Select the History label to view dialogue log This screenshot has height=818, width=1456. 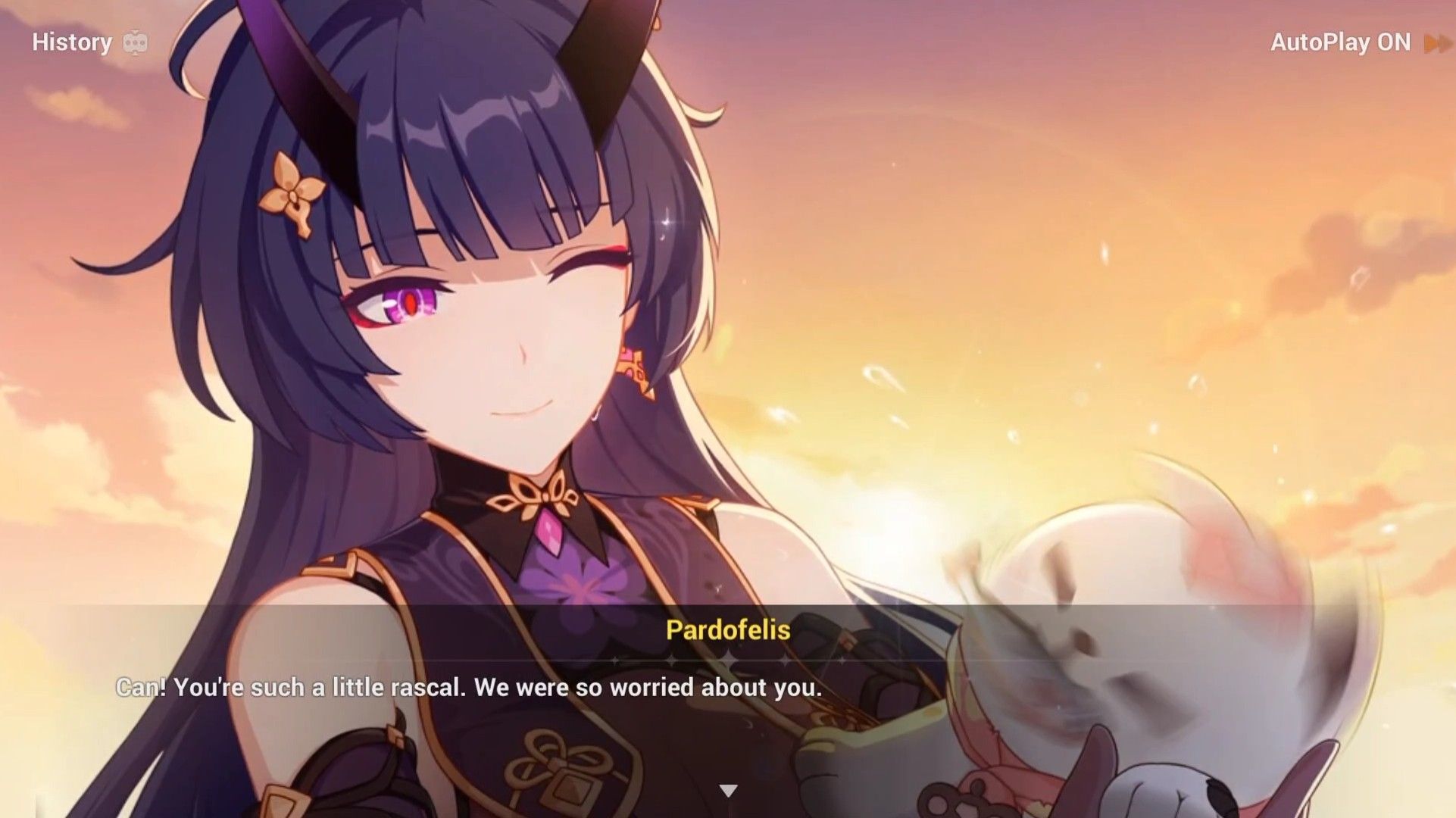[x=72, y=43]
